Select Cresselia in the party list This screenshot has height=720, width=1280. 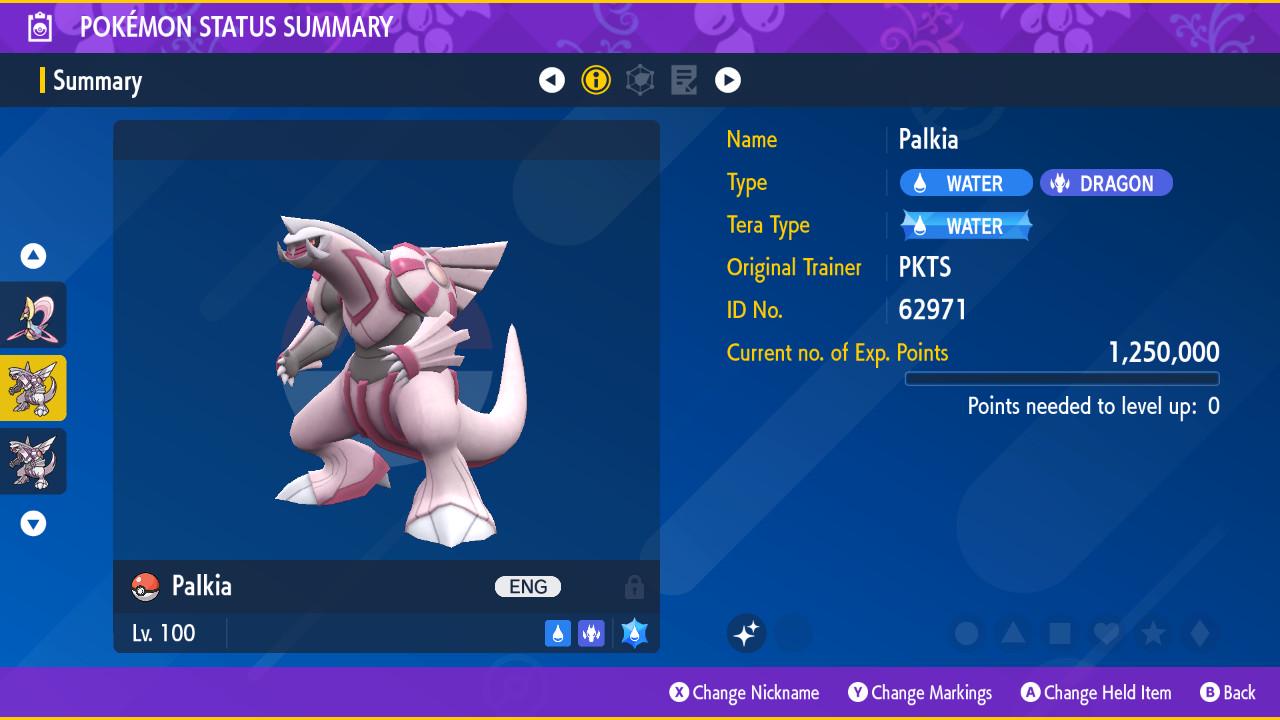[x=33, y=315]
